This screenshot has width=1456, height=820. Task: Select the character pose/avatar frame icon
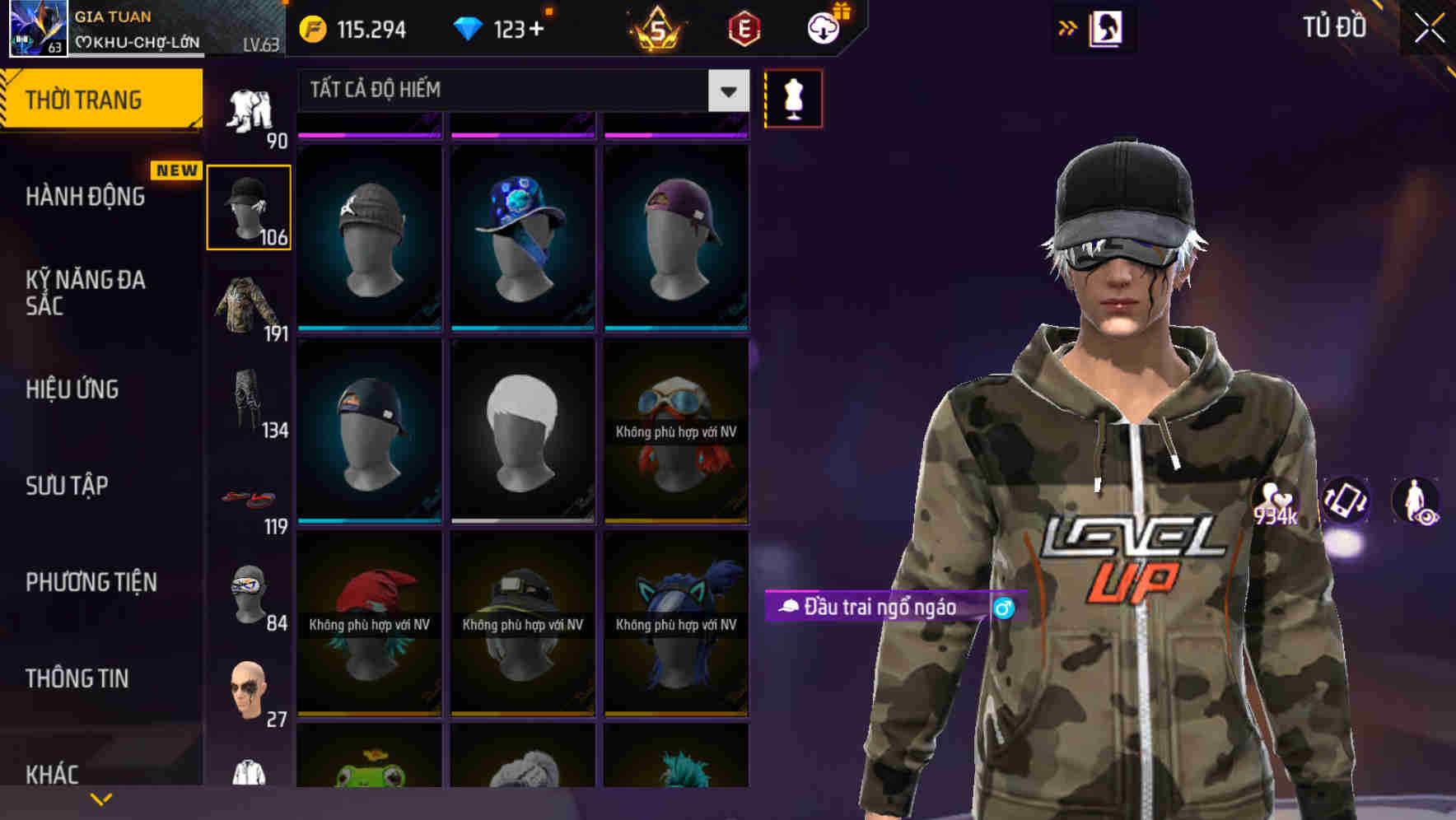pyautogui.click(x=1108, y=27)
